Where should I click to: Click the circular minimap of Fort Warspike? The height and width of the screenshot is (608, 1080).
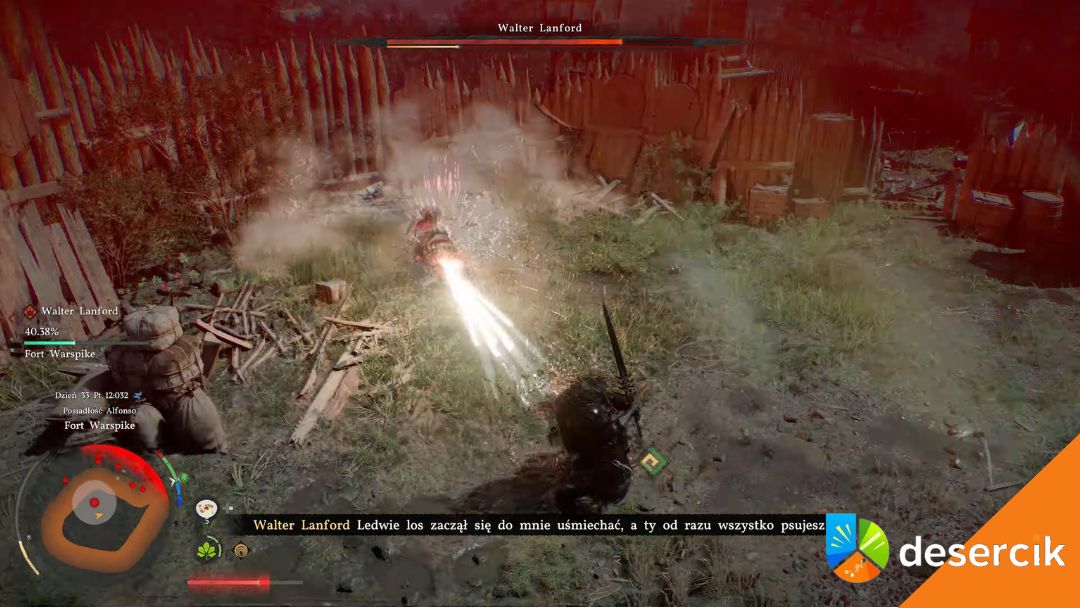(x=97, y=510)
